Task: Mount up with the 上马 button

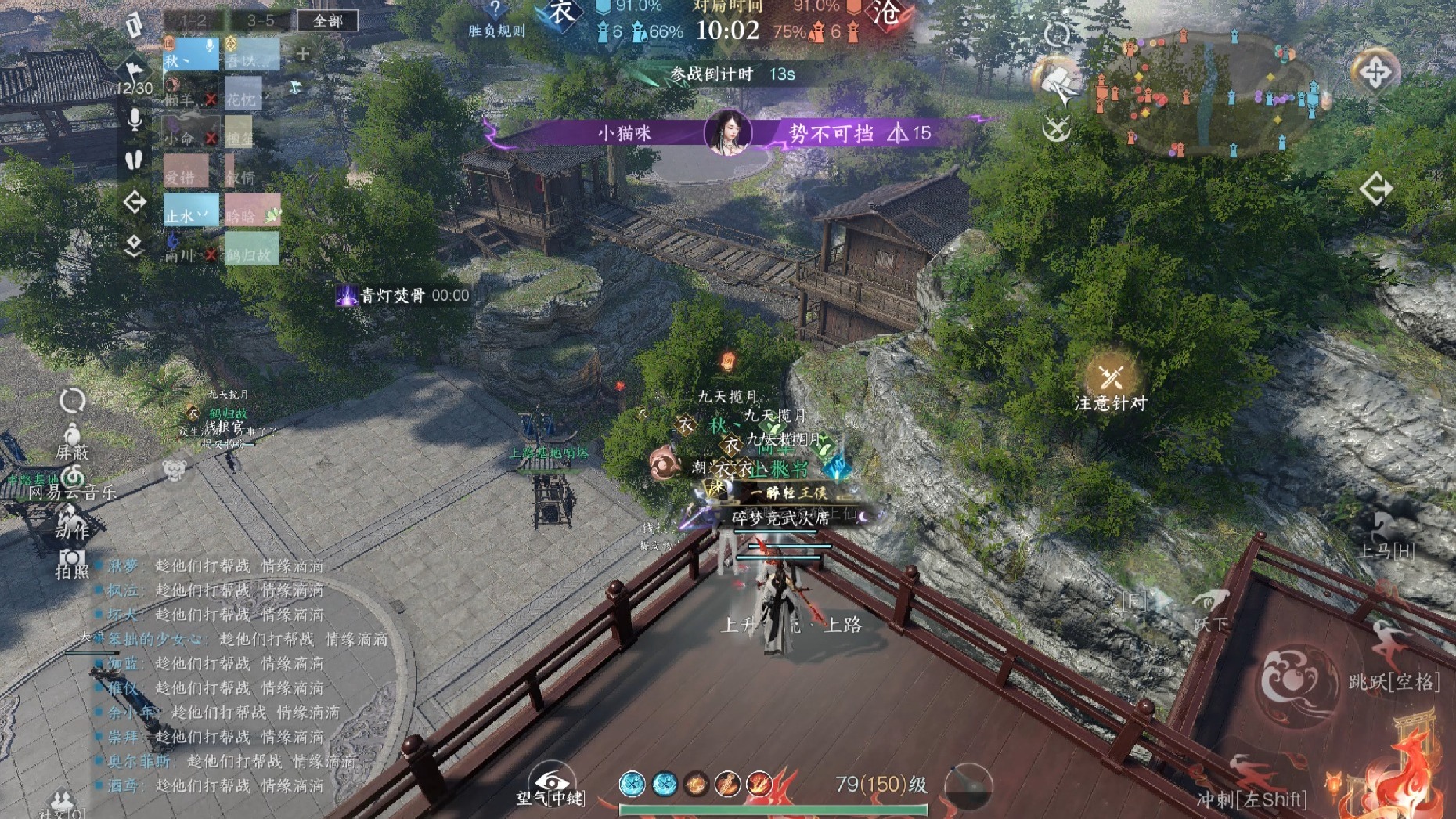Action: tap(1386, 537)
